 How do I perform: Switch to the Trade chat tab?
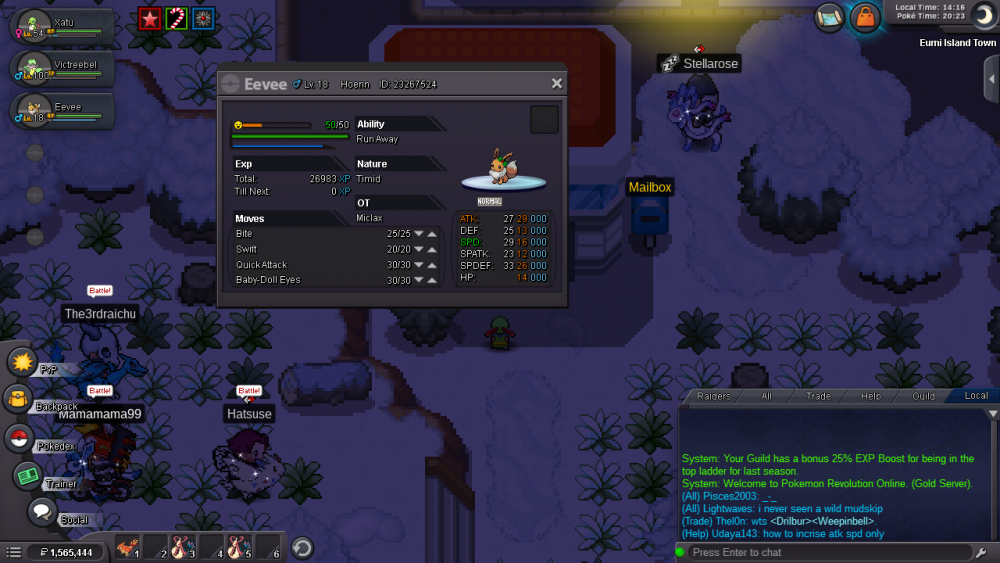(x=818, y=396)
